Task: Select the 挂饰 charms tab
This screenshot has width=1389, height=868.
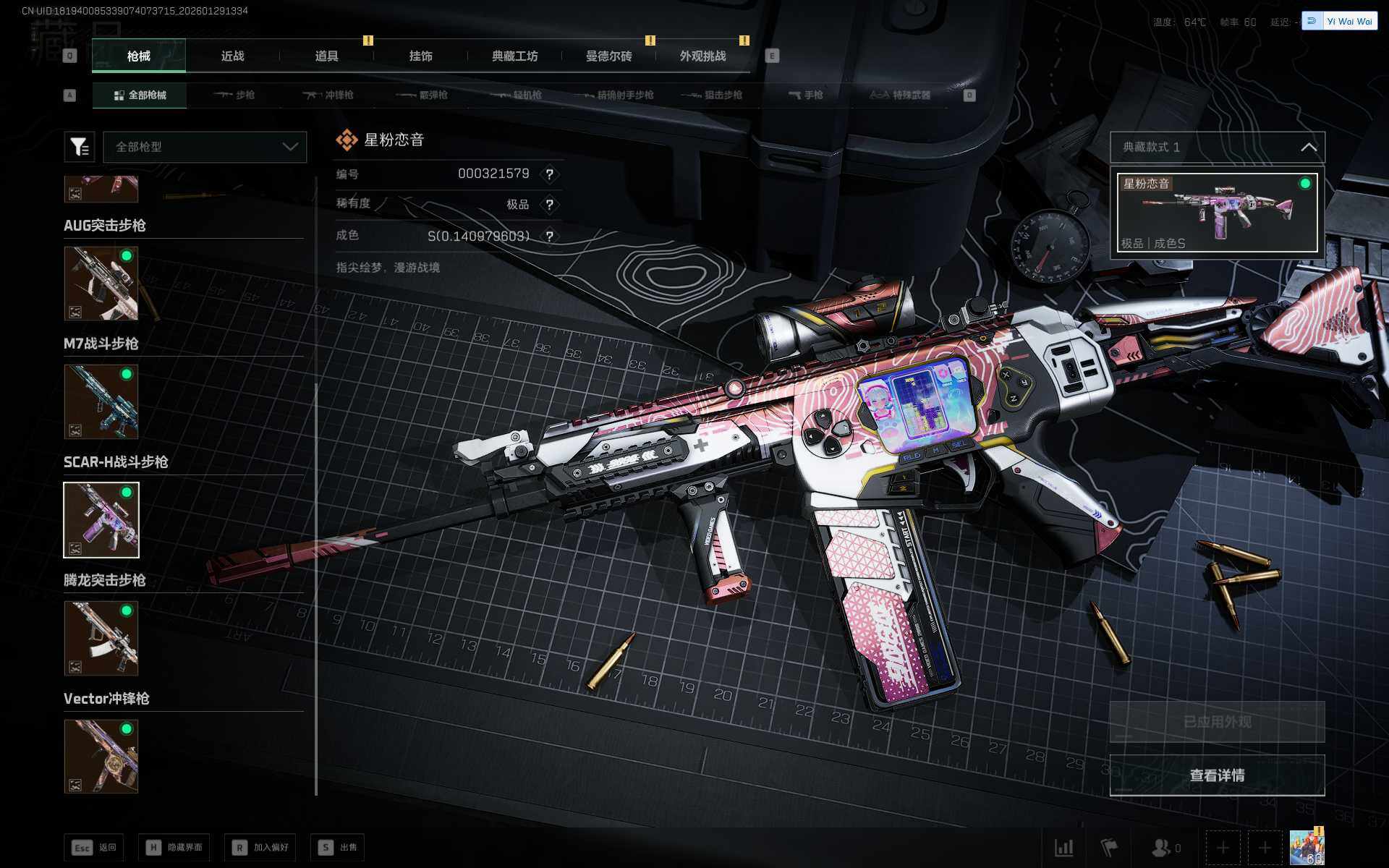Action: (420, 56)
